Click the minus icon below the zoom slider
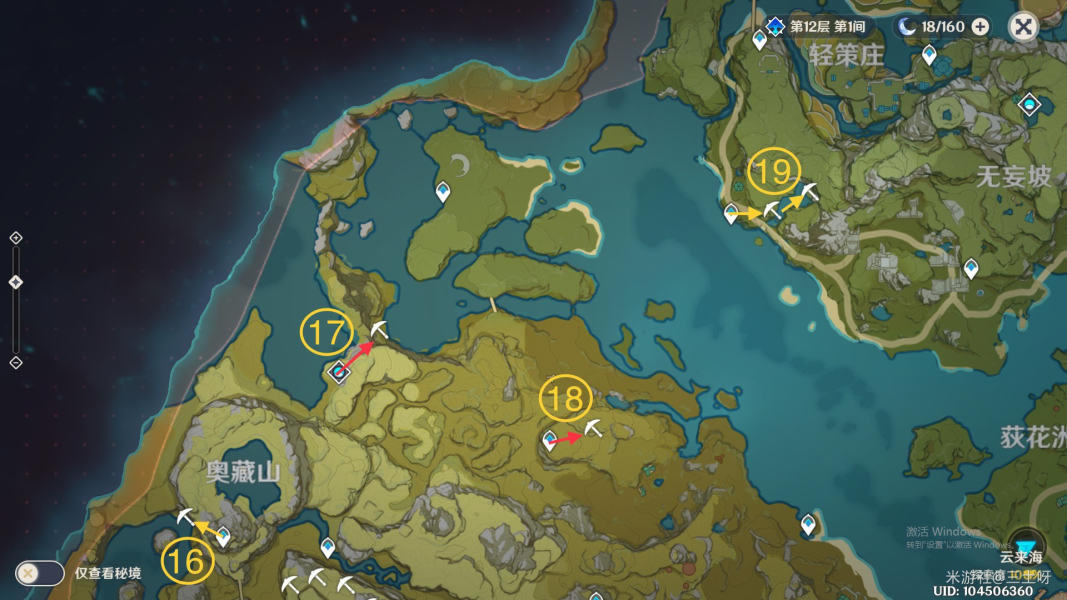 click(x=16, y=362)
